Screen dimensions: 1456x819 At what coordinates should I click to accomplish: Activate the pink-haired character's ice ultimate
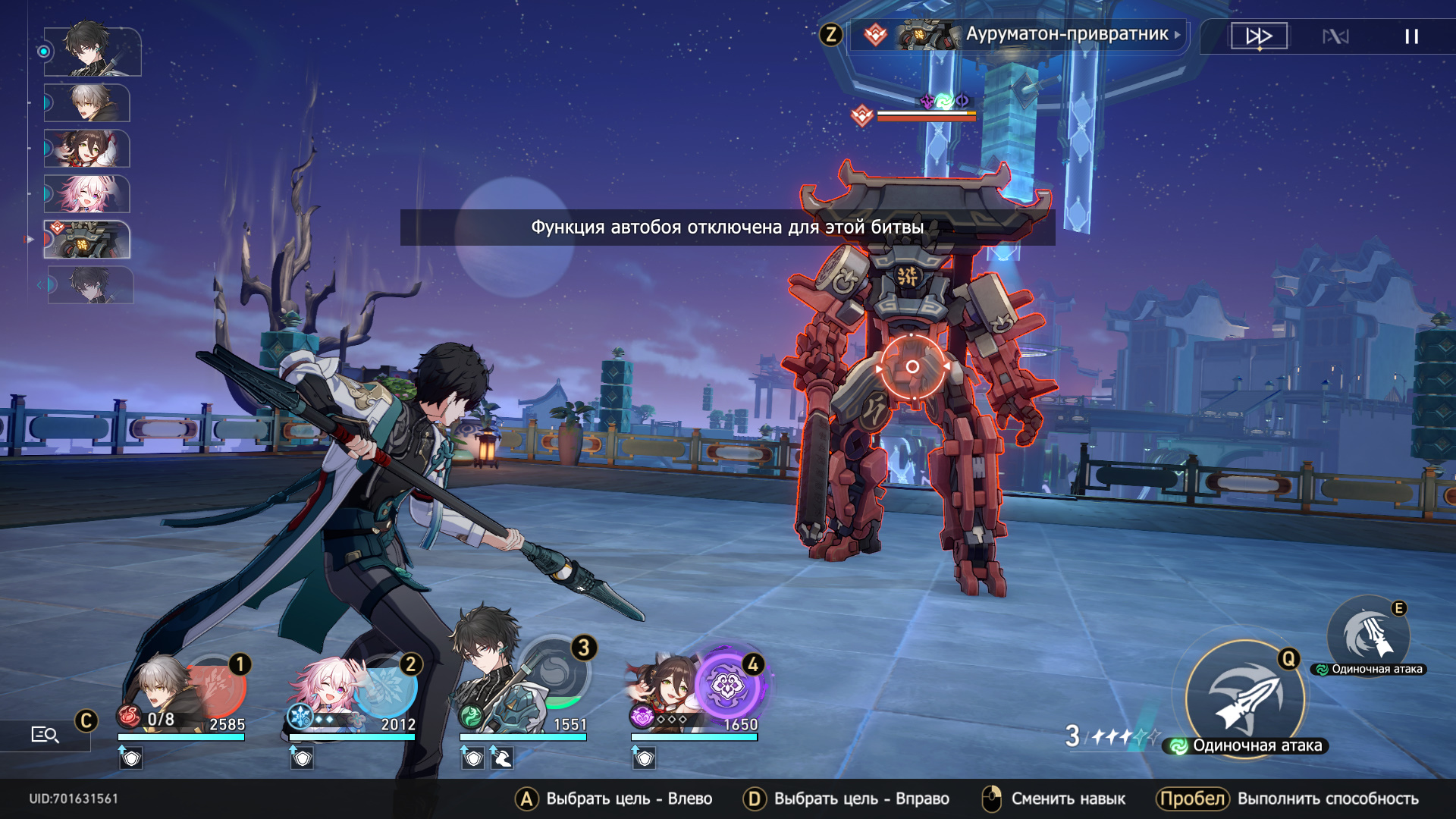tap(386, 688)
